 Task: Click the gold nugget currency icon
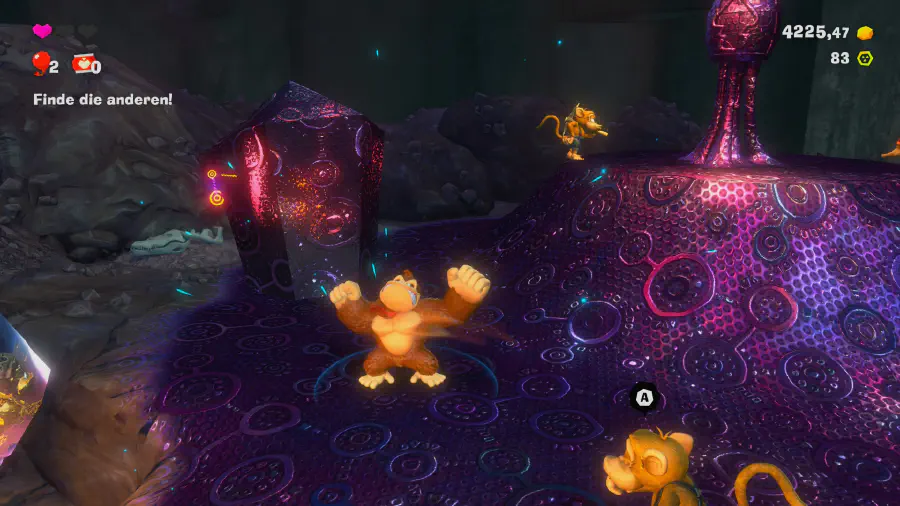(x=865, y=33)
